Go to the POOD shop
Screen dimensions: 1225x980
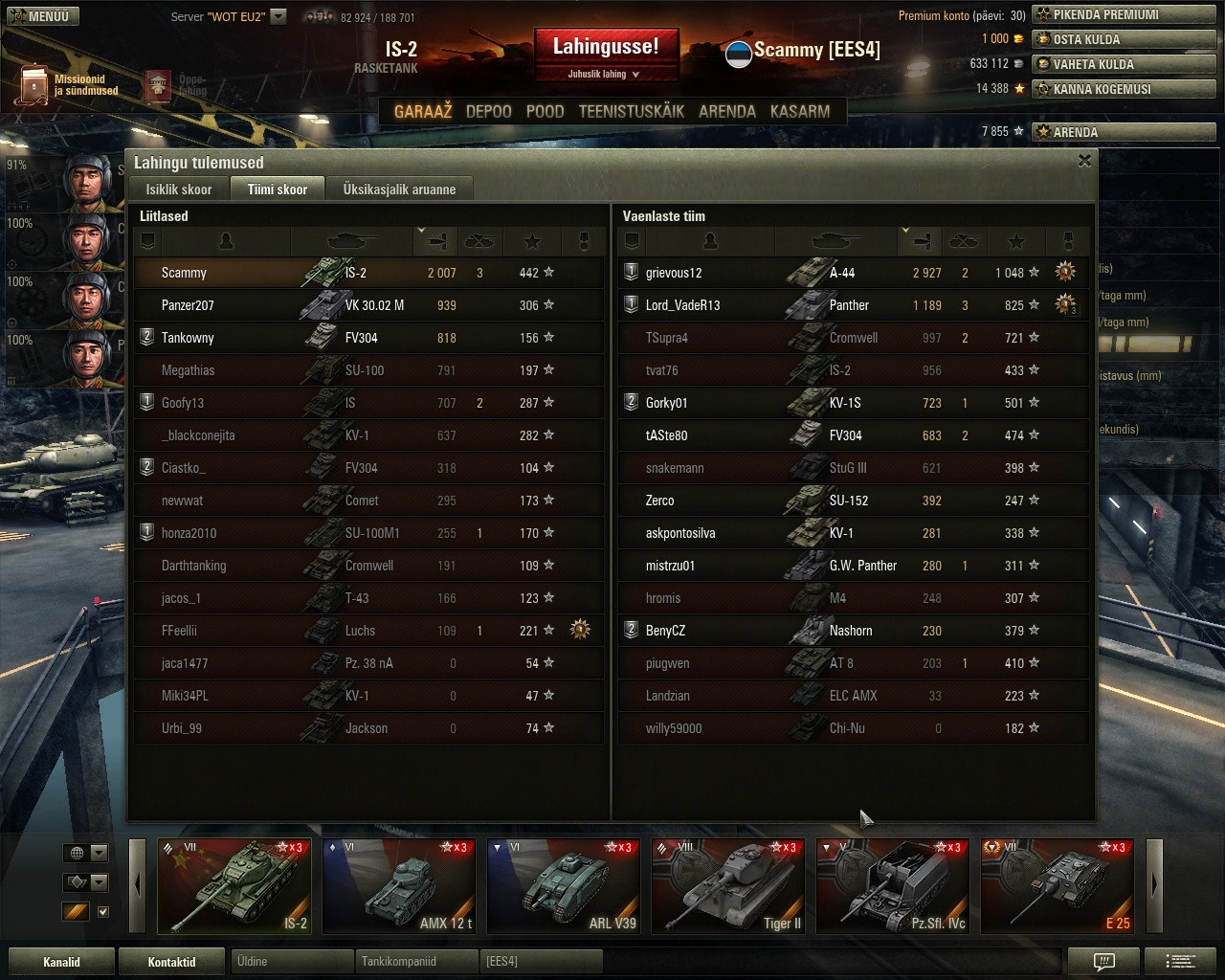tap(545, 111)
